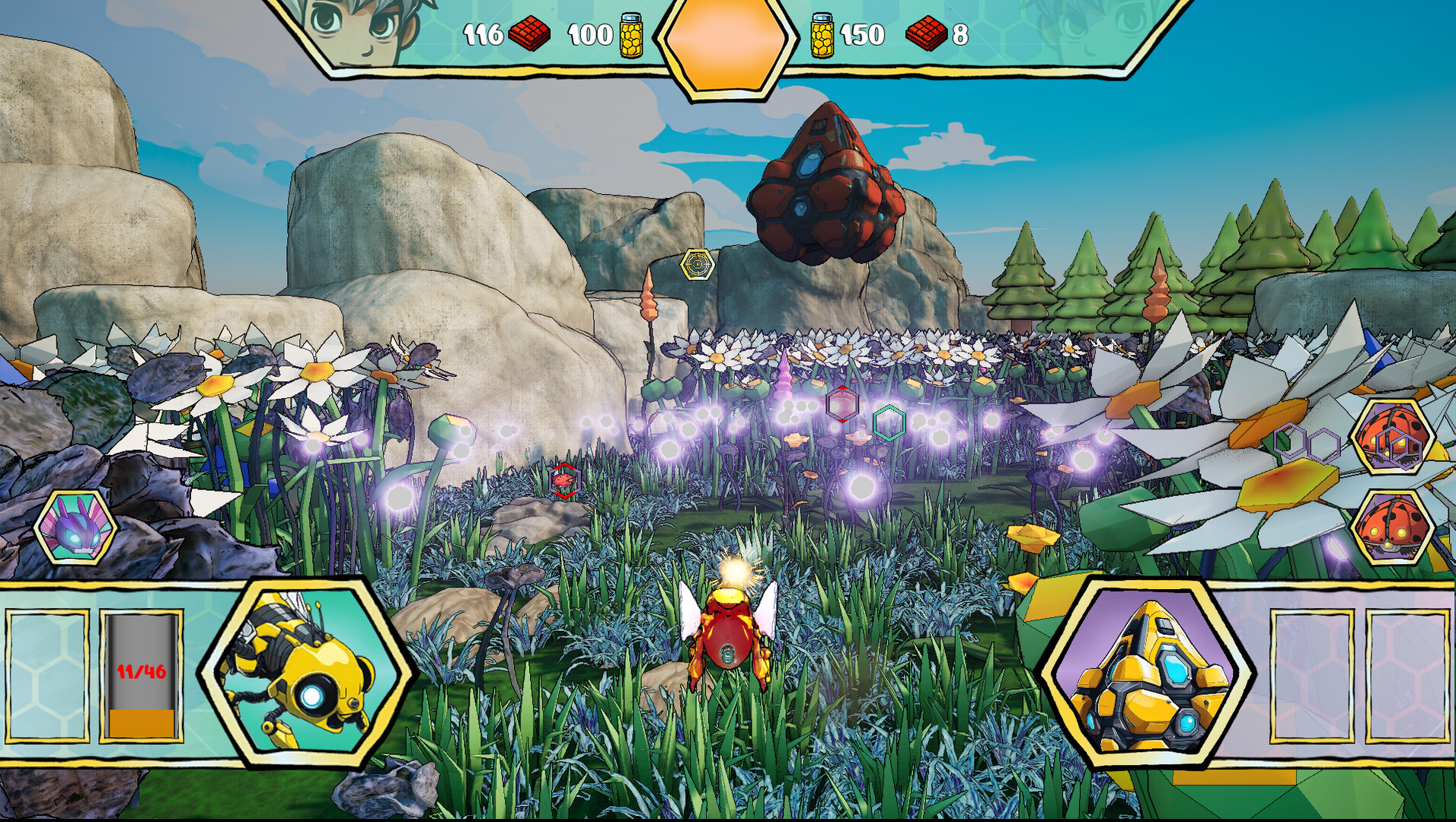The height and width of the screenshot is (822, 1456).
Task: Click the honey jar icon next to 150
Action: click(824, 33)
